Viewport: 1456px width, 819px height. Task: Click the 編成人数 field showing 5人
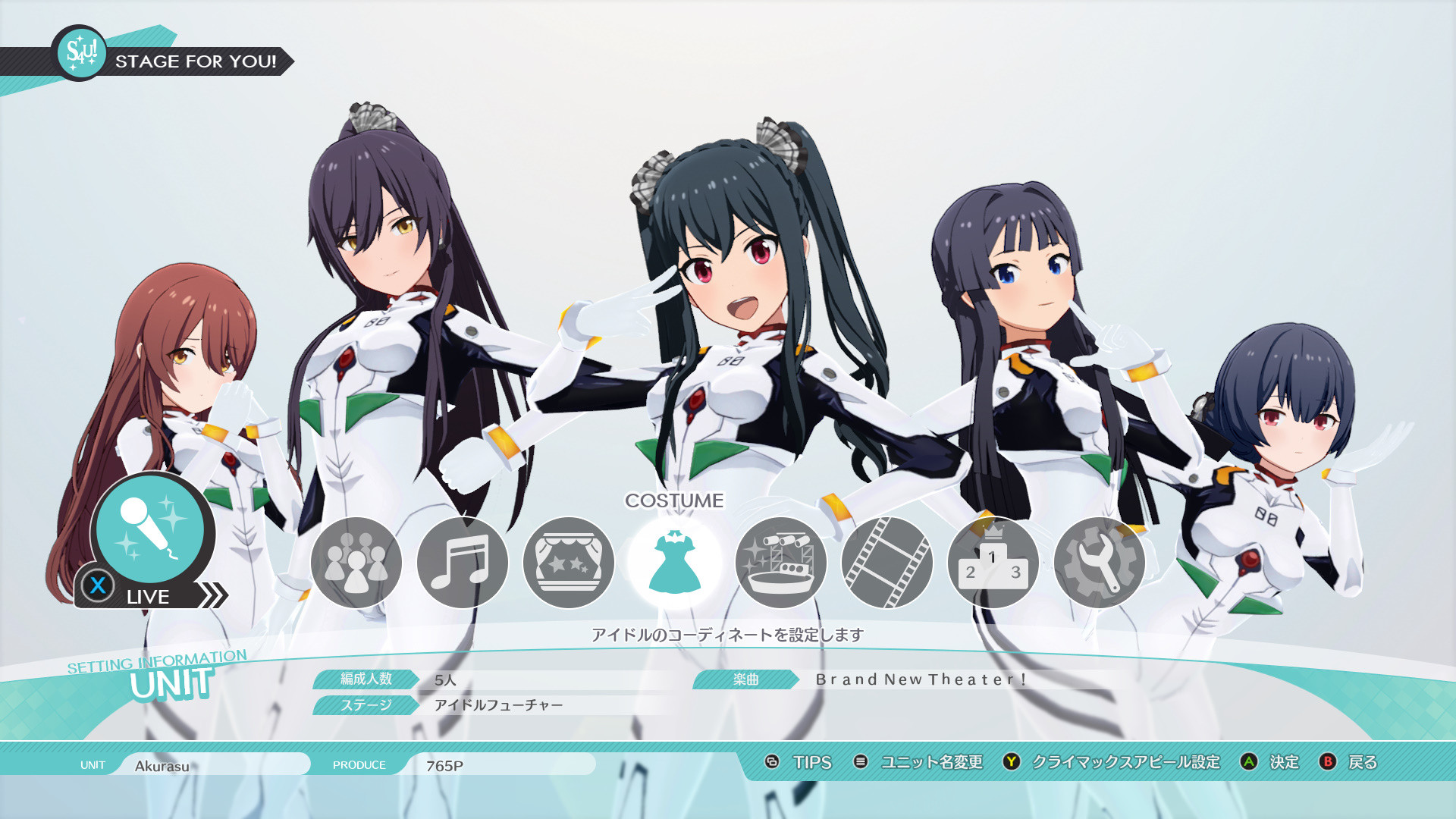pos(446,681)
